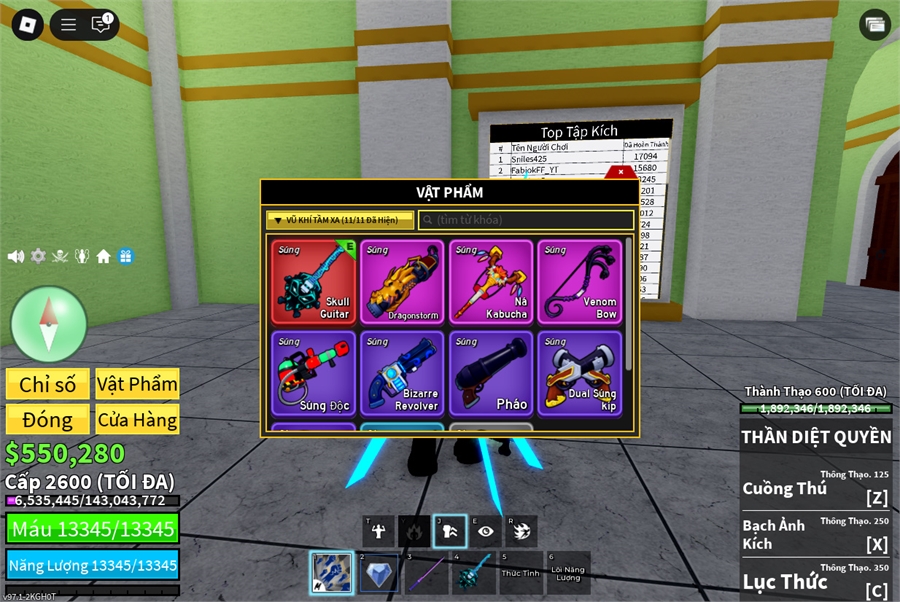Toggle the sound speaker icon

[x=16, y=256]
